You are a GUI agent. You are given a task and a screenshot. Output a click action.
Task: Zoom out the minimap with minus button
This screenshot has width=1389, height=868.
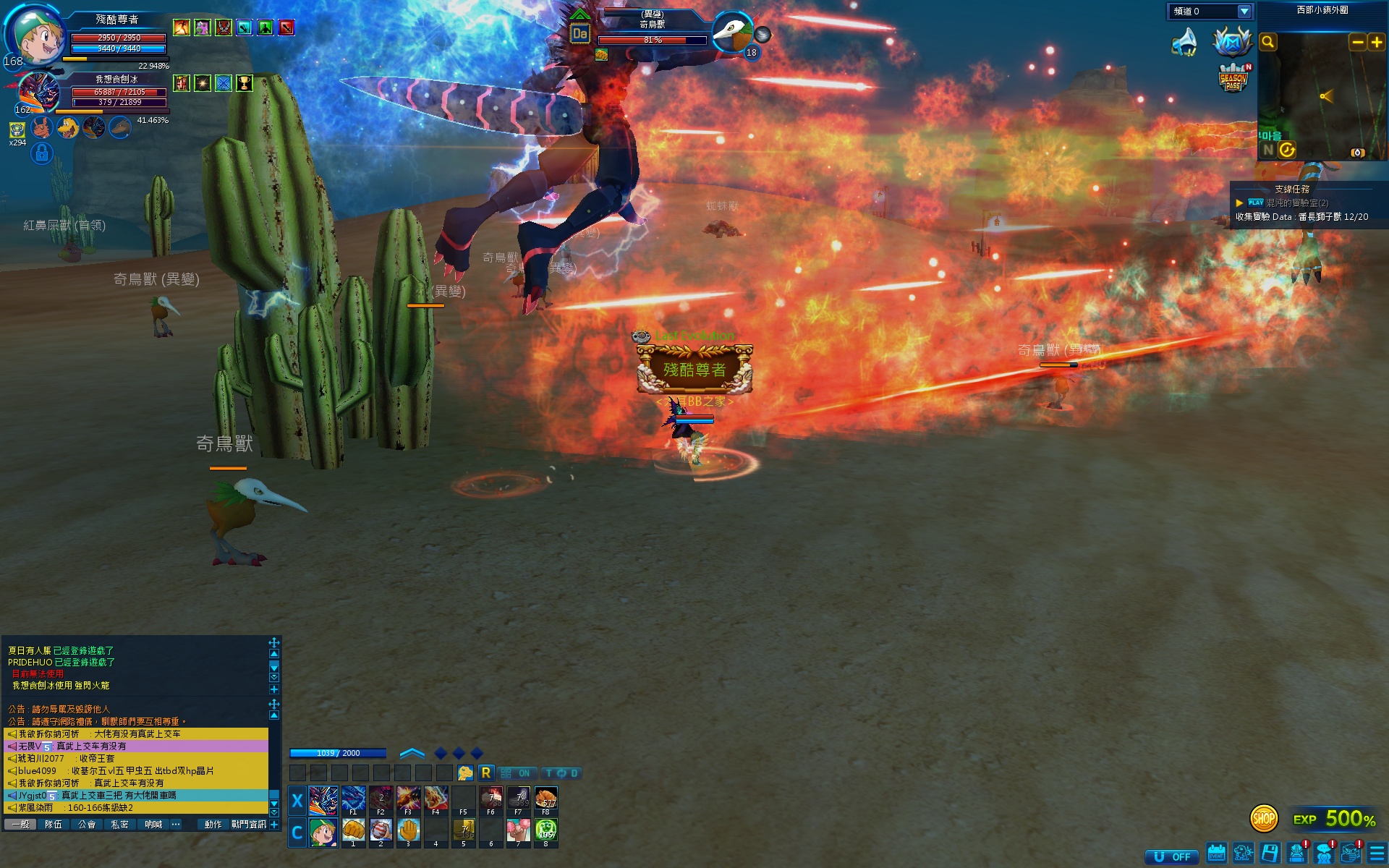tap(1357, 43)
